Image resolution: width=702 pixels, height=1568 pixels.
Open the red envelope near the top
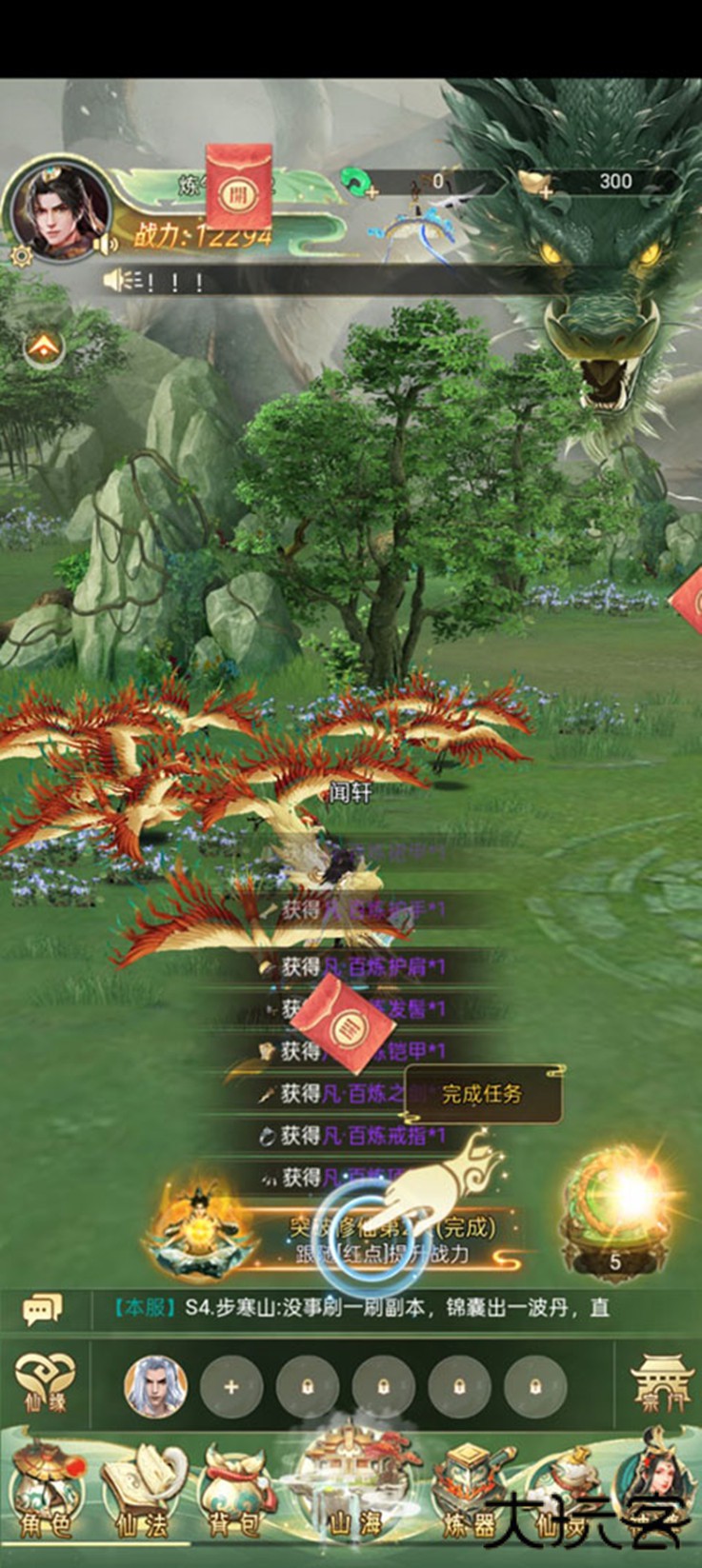coord(238,189)
